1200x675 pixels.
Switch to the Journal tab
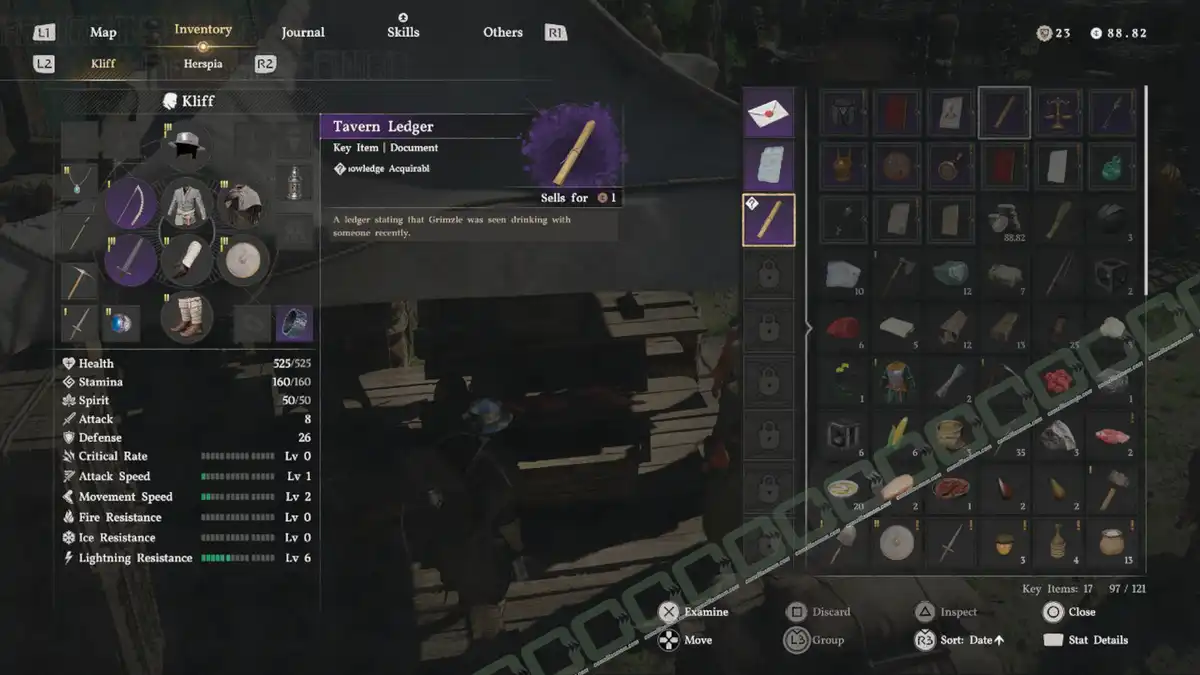pyautogui.click(x=303, y=33)
